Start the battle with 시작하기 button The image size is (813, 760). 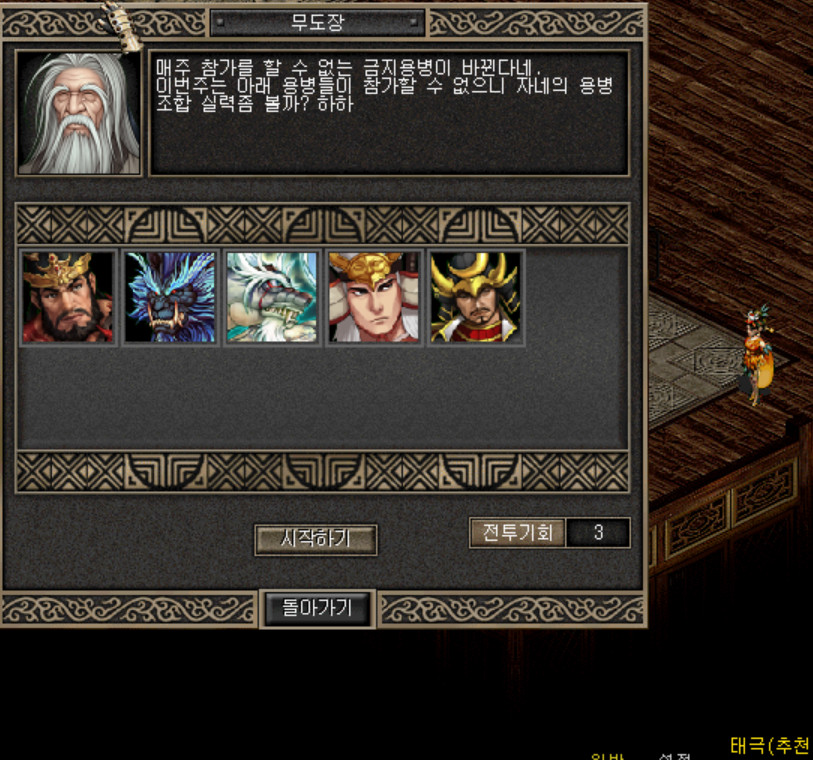pos(315,539)
